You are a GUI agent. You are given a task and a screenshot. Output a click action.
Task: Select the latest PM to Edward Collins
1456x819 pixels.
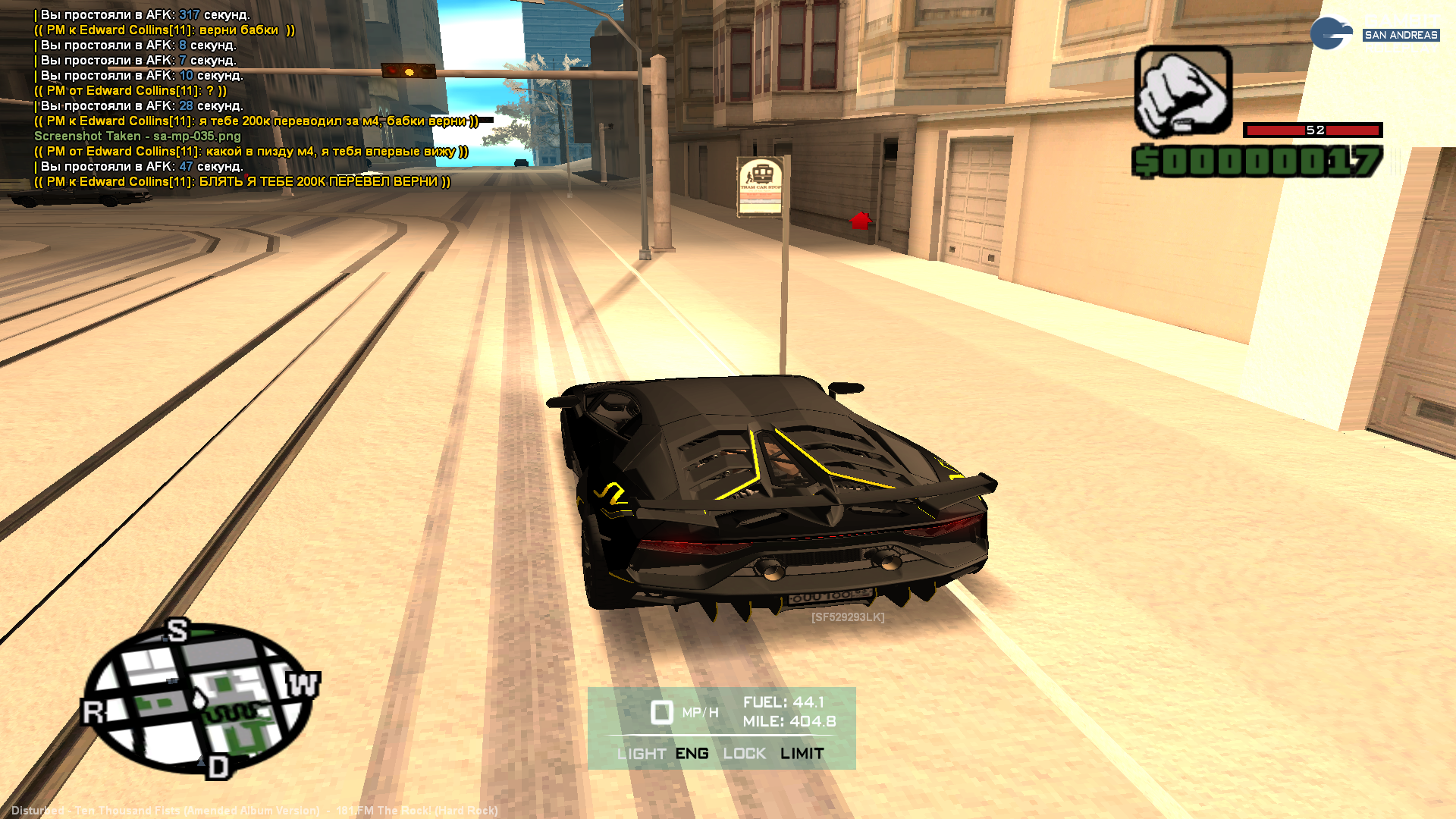coord(243,182)
